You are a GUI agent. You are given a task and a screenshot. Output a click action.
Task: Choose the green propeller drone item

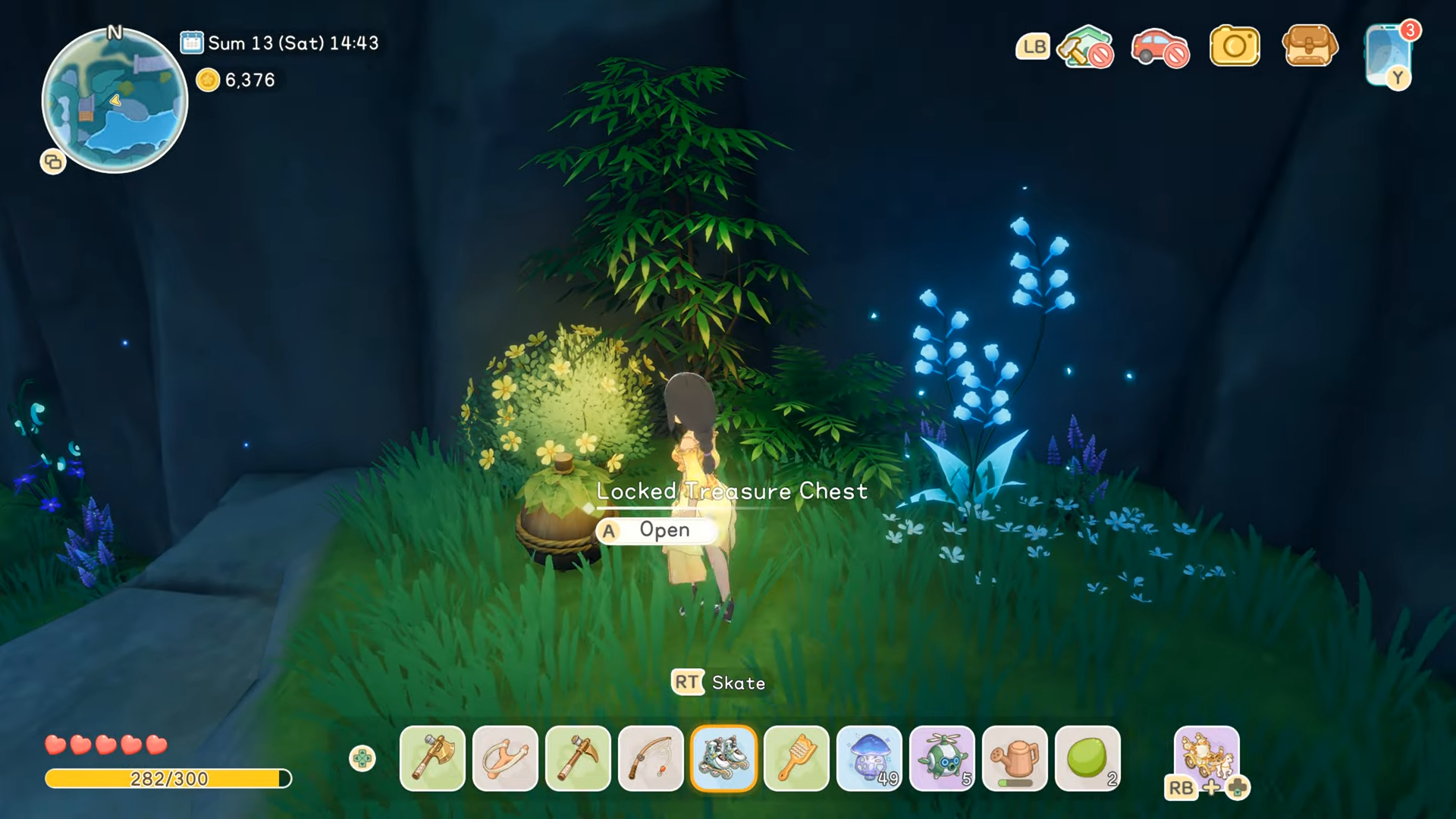942,758
